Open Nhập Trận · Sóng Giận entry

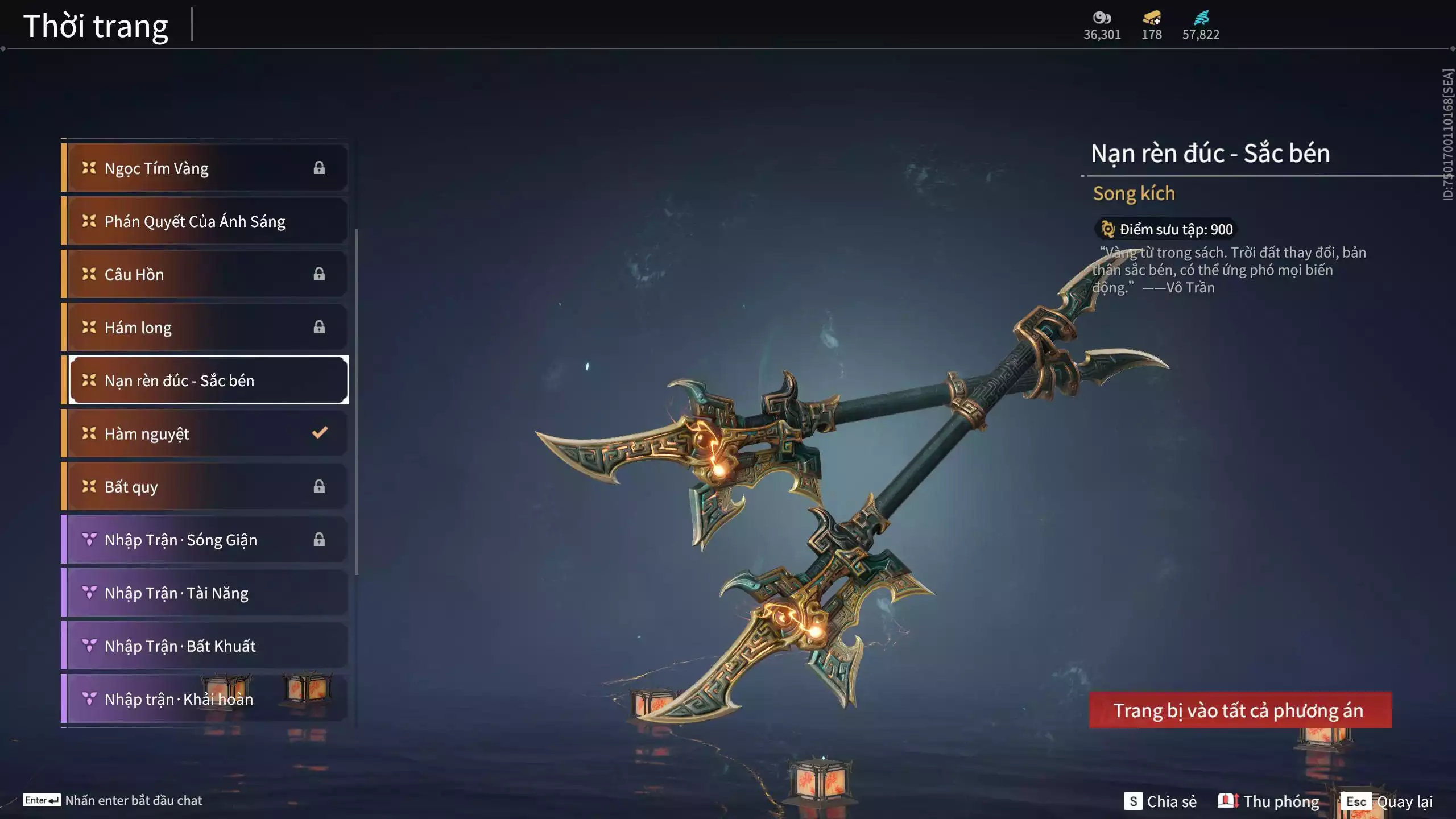205,539
